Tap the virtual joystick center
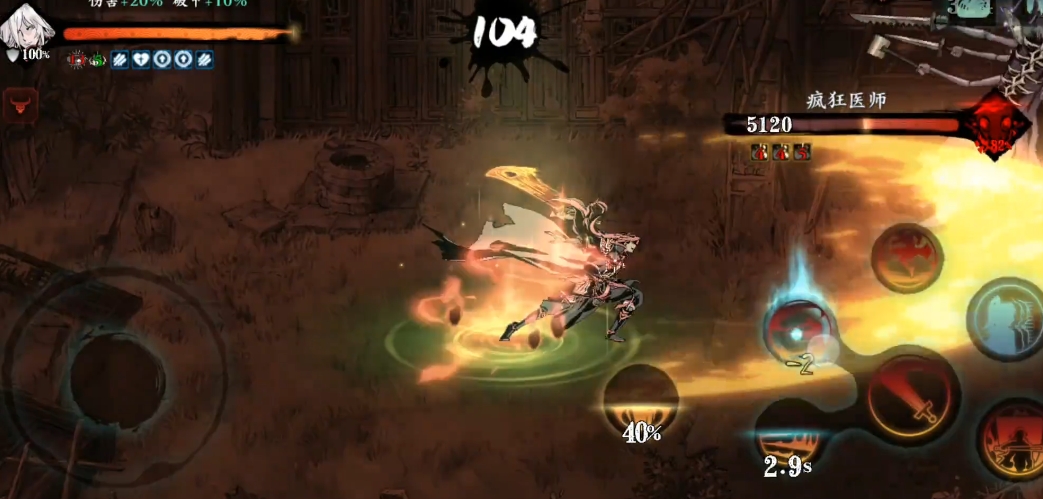 [117, 380]
